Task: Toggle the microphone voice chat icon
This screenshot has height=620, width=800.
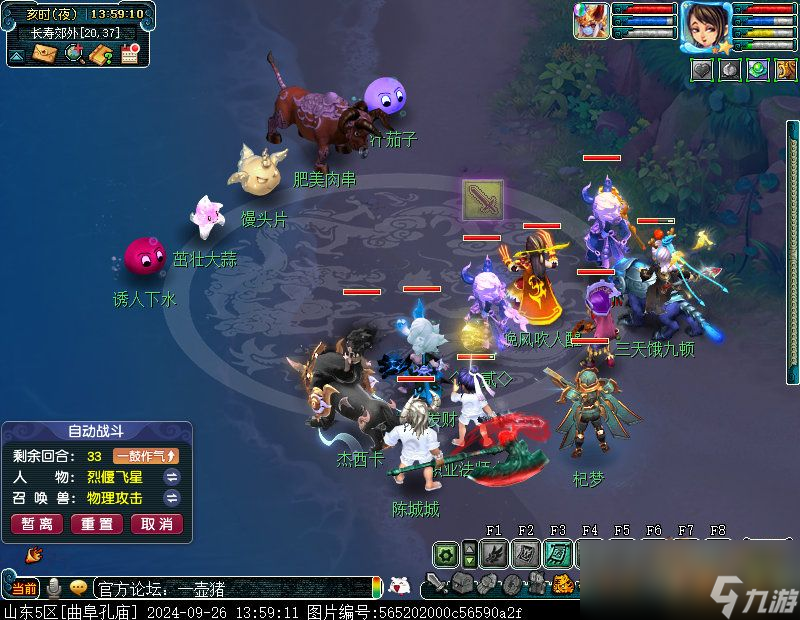Action: tap(53, 588)
